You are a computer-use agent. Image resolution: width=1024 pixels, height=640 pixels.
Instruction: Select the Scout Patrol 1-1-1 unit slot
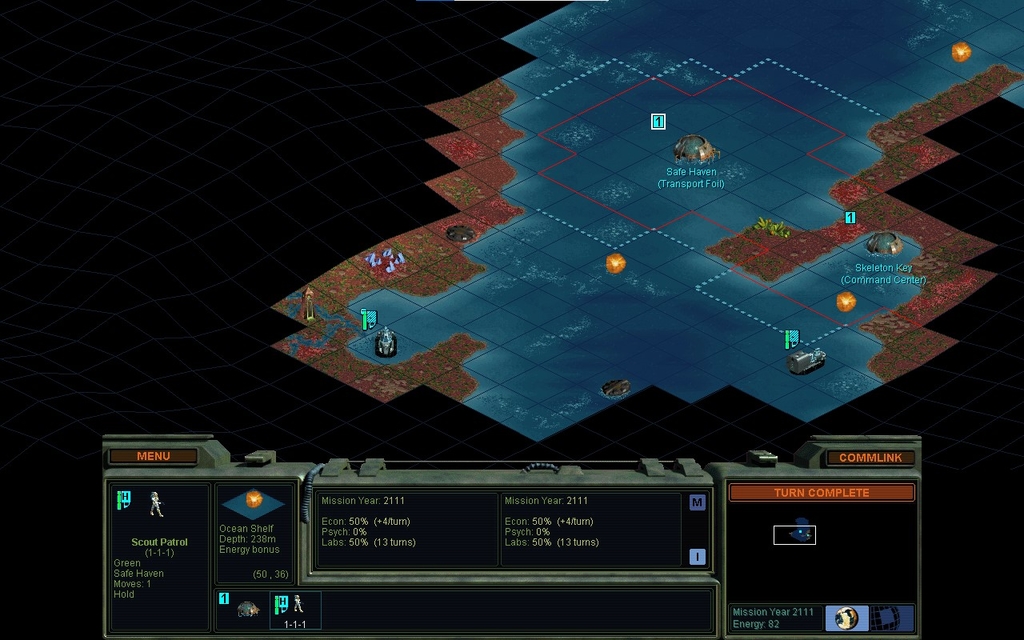coord(295,609)
